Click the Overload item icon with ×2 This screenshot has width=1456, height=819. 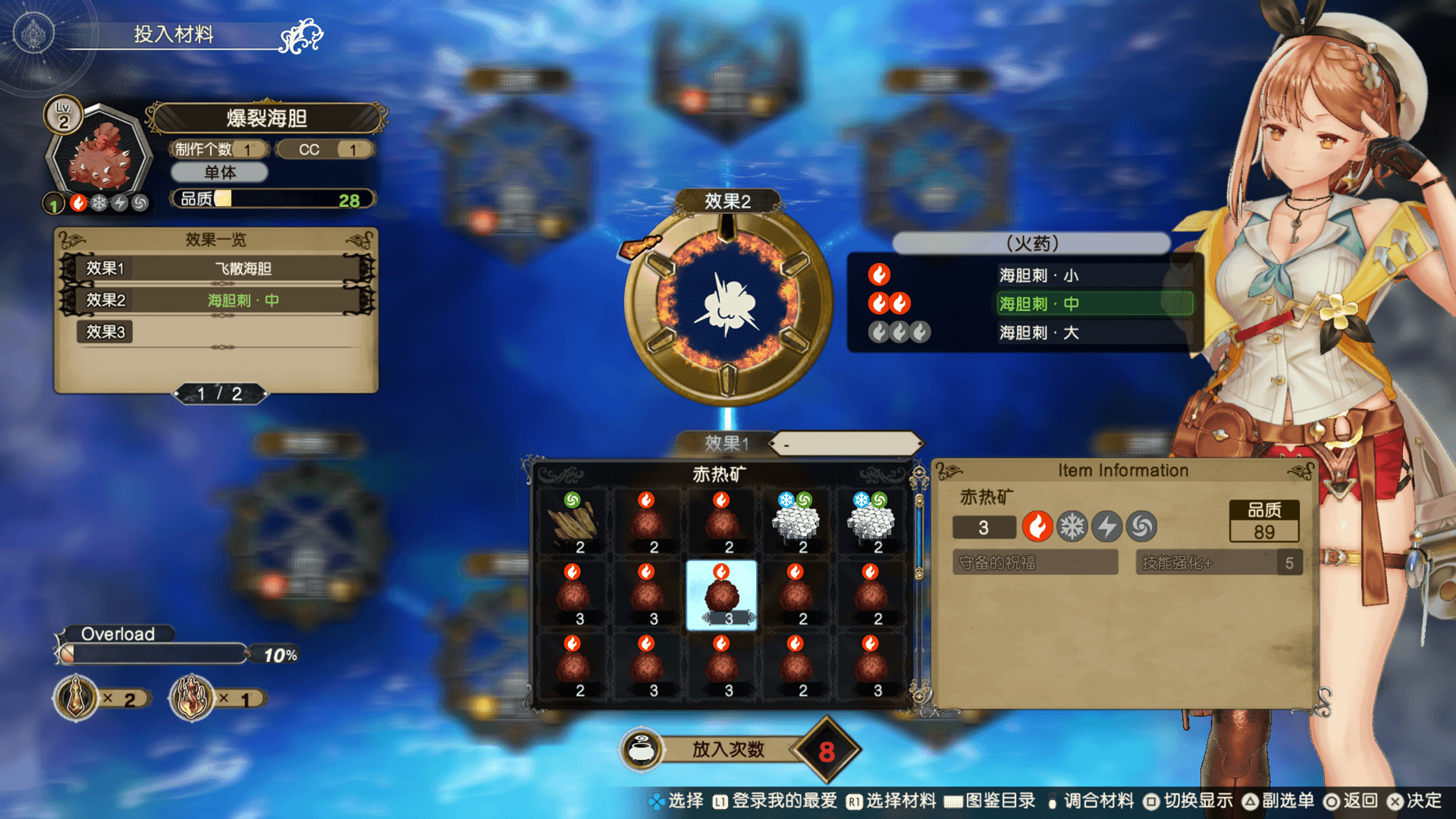pos(77,698)
